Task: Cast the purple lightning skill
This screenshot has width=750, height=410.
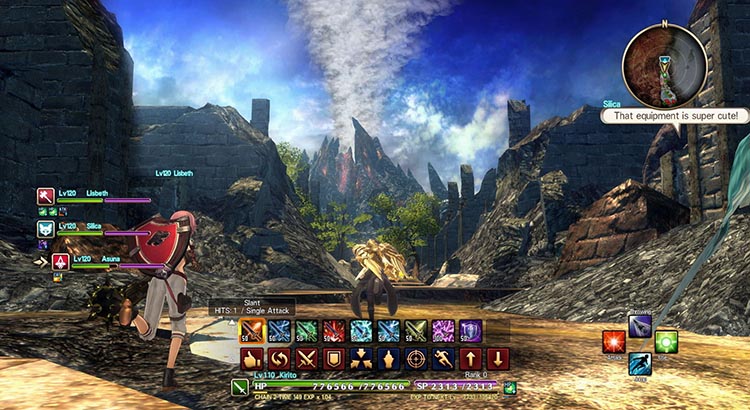Action: tap(442, 330)
